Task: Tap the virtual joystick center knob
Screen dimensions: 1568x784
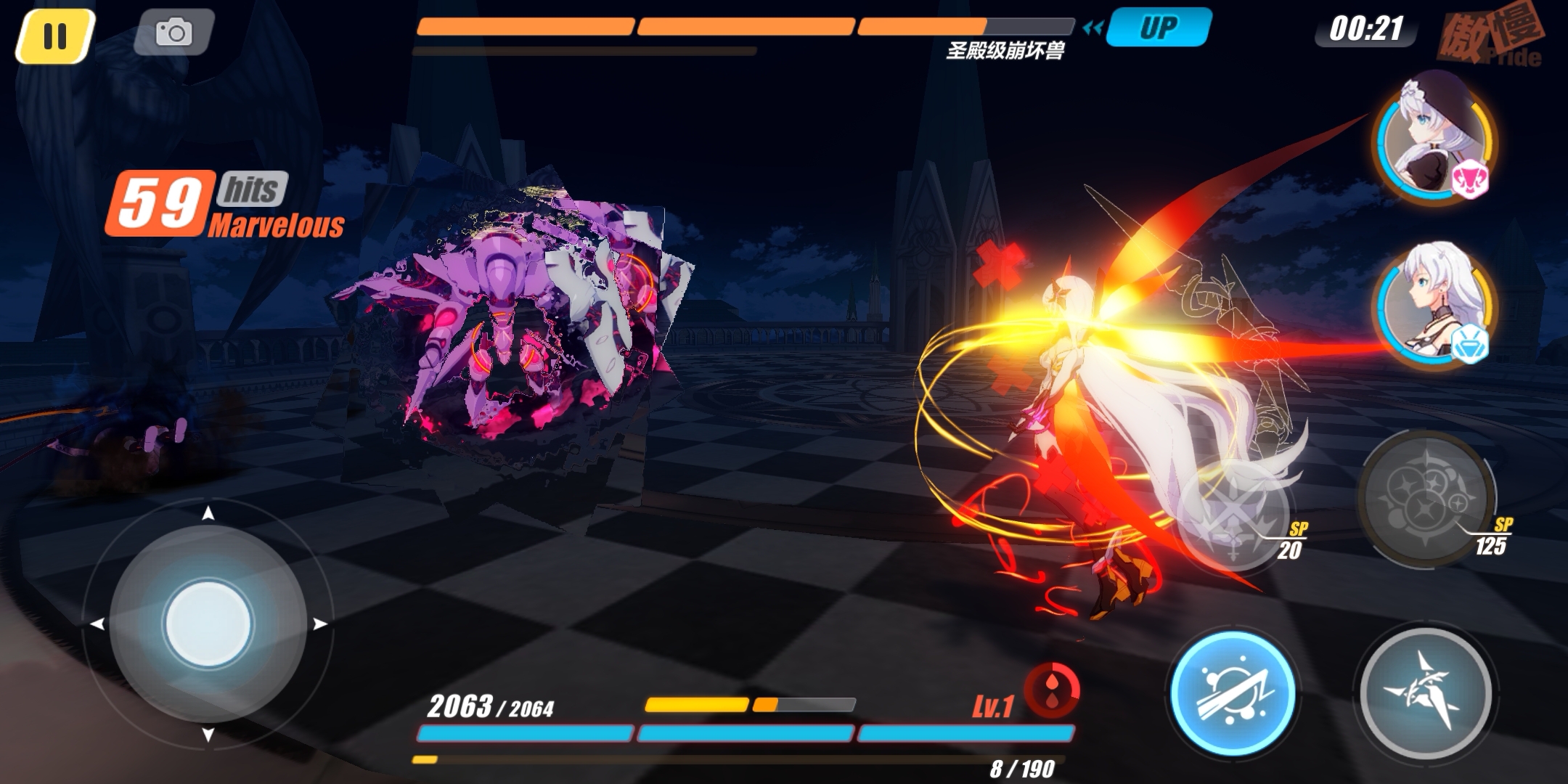Action: click(208, 624)
